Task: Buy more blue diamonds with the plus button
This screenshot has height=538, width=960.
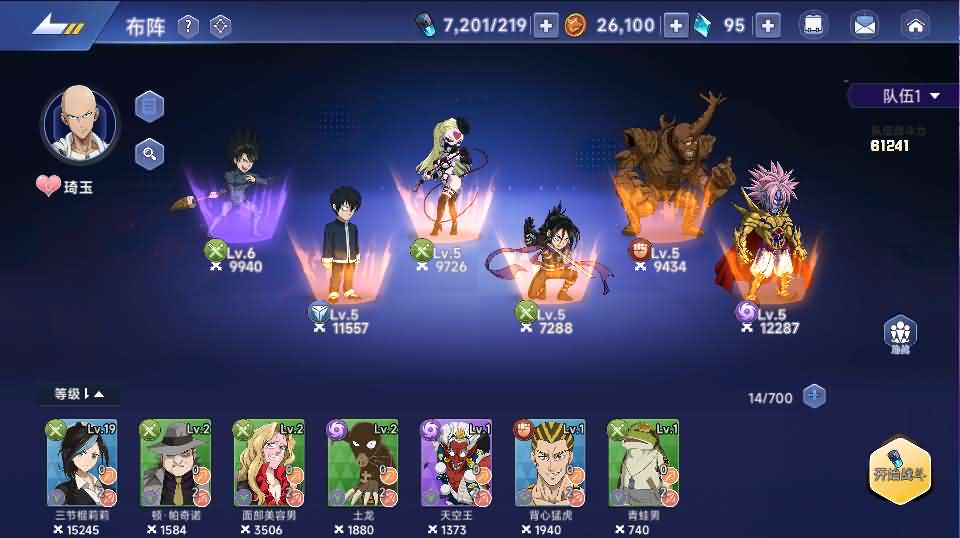Action: tap(767, 26)
